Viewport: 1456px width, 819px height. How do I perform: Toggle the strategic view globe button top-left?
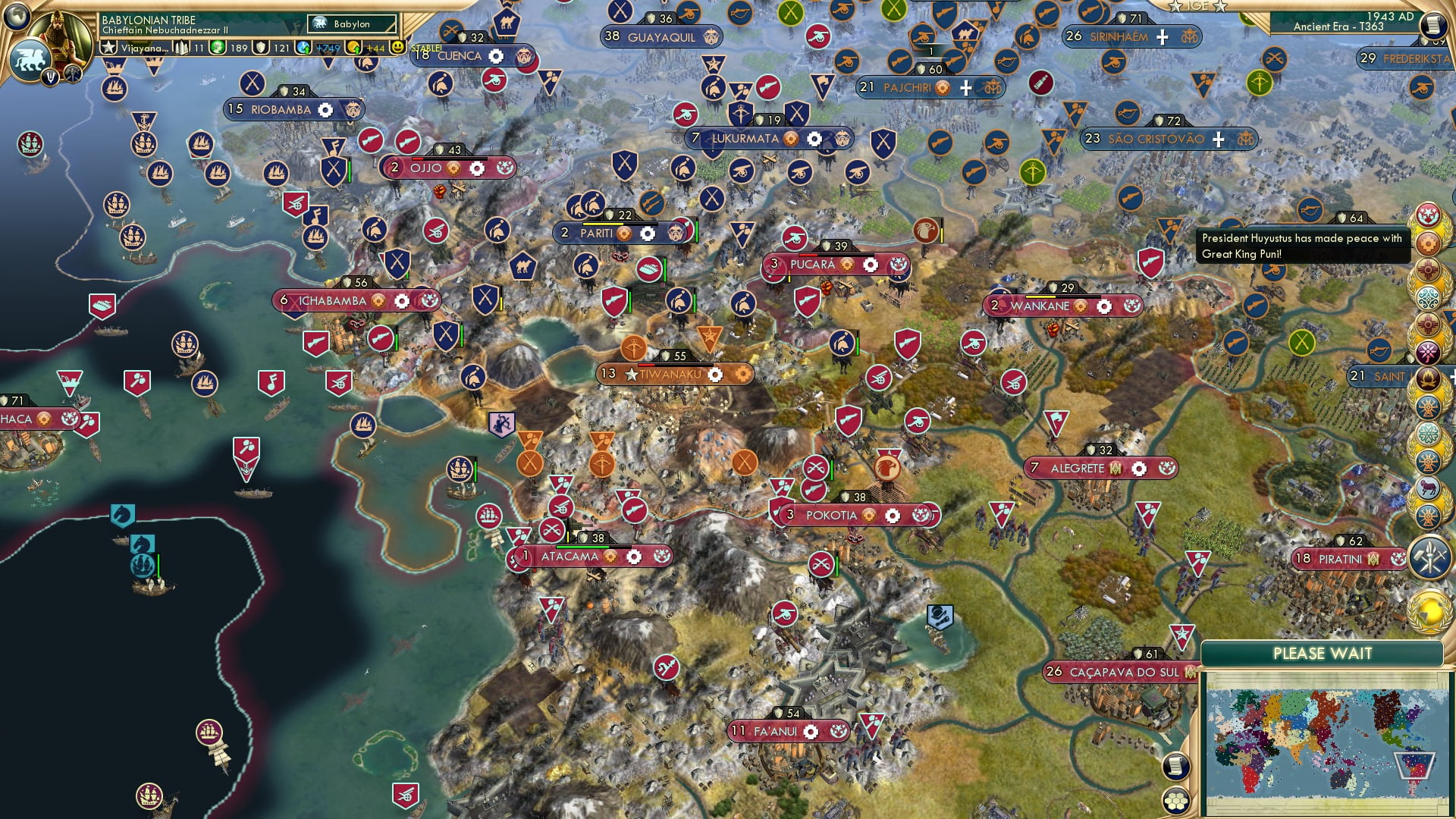pyautogui.click(x=17, y=17)
